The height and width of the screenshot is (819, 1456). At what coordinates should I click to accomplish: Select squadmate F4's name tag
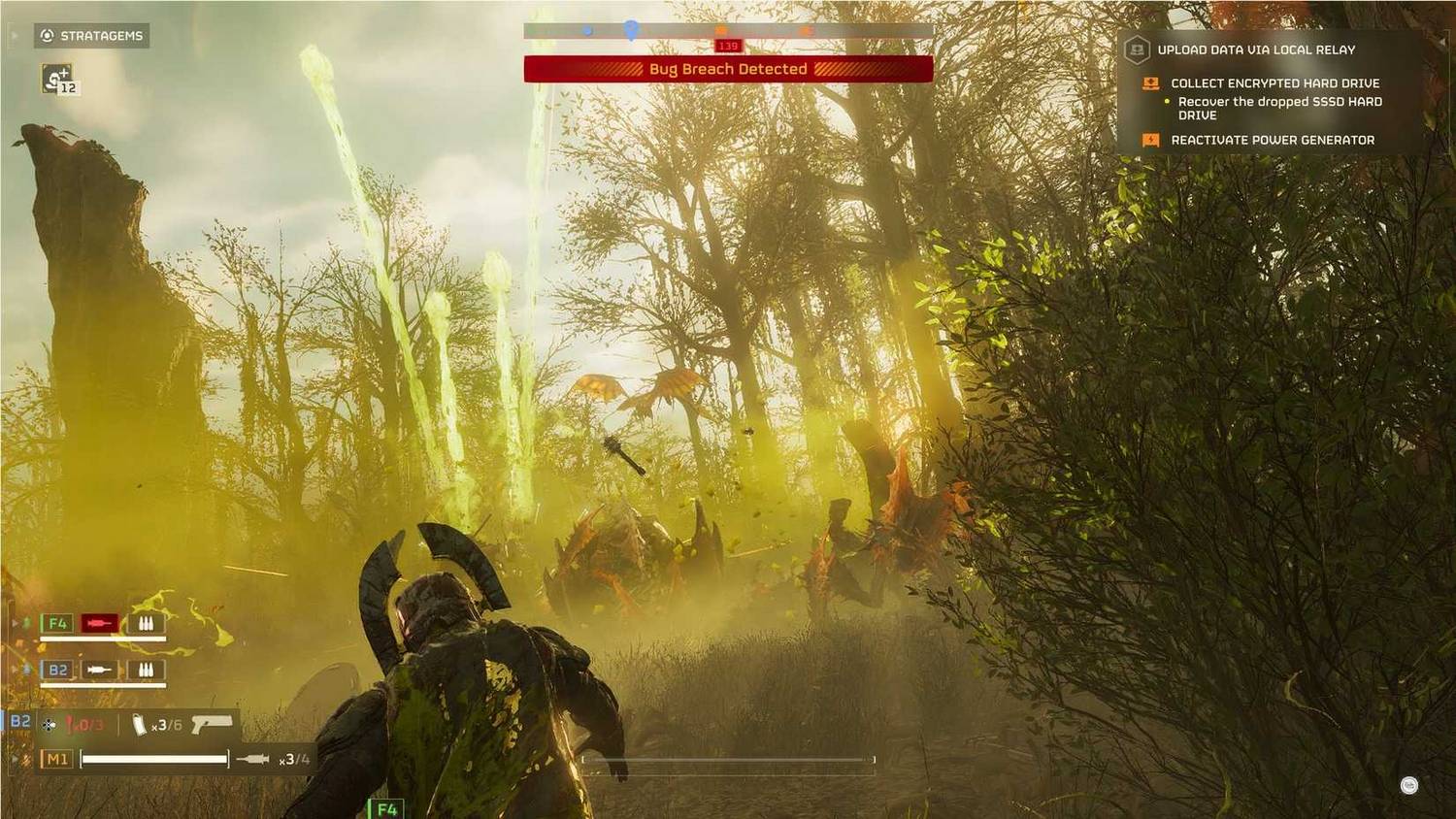pos(57,623)
